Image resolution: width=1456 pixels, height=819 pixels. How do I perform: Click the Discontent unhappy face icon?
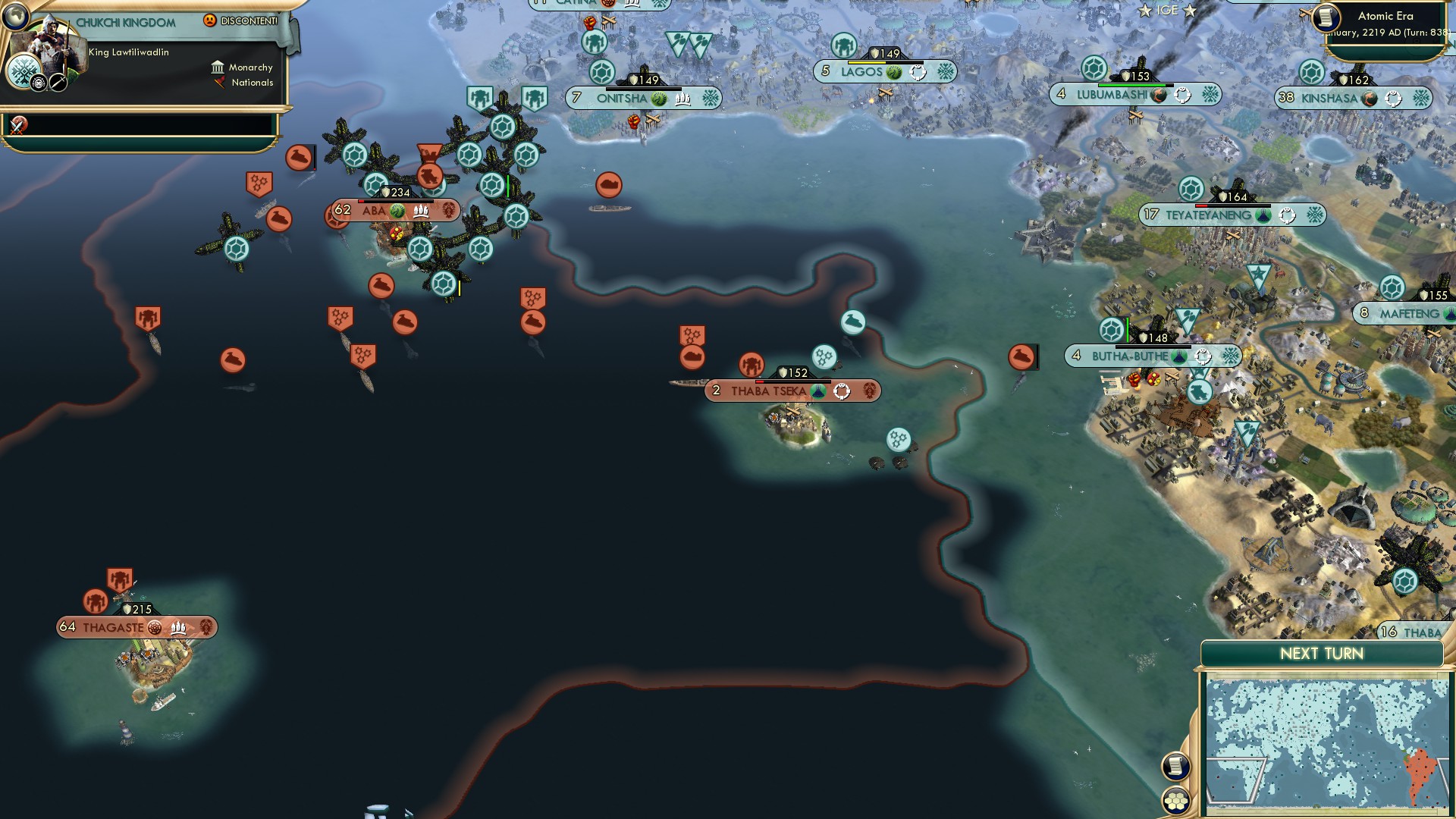209,20
